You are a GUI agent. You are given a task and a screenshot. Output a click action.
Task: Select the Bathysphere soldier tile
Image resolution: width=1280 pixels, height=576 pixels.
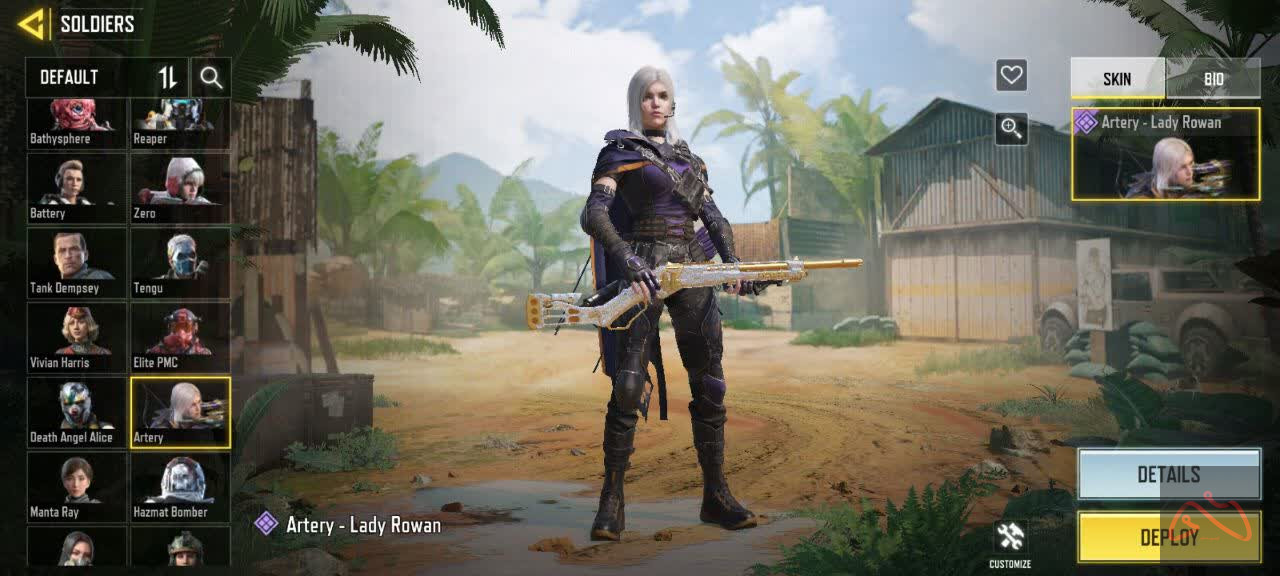pos(77,123)
